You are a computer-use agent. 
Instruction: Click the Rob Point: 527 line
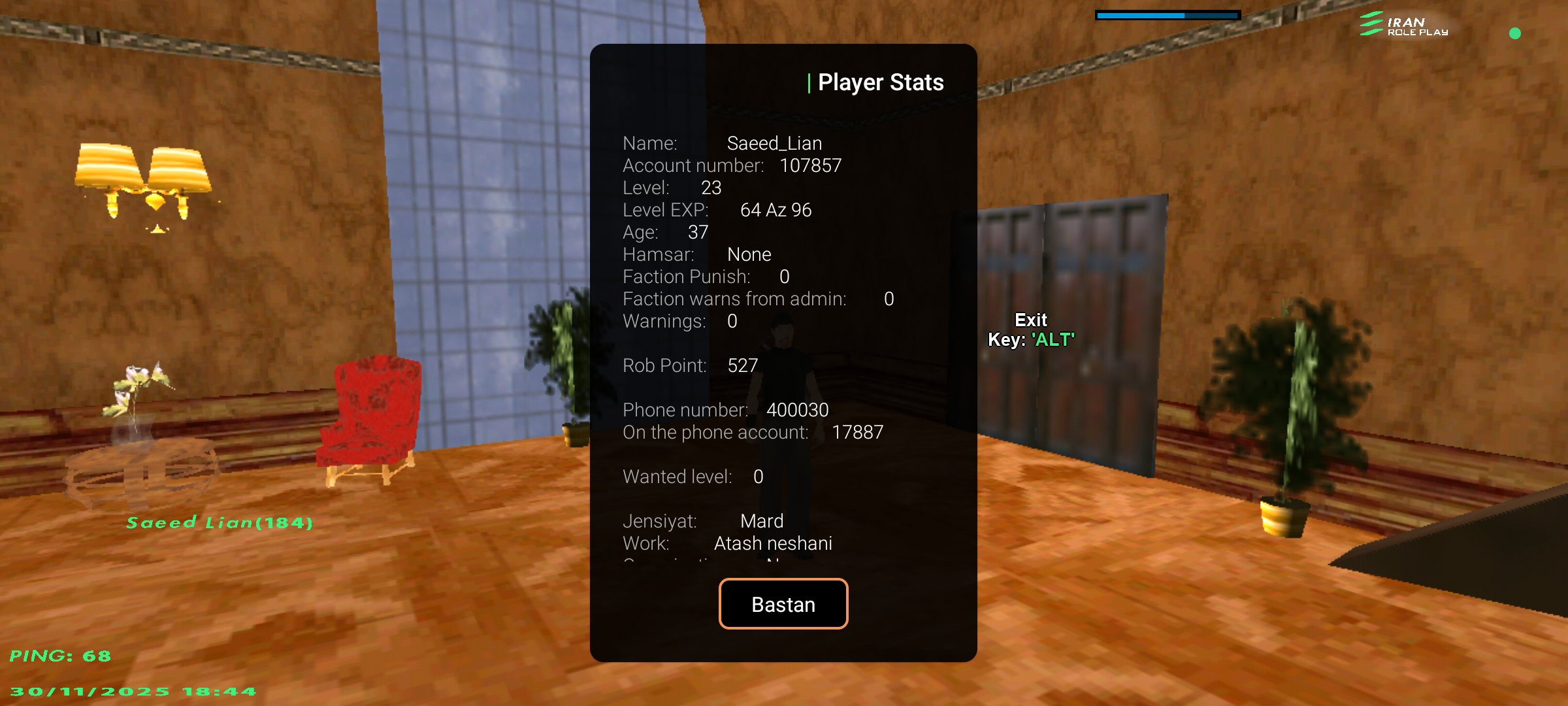click(691, 365)
